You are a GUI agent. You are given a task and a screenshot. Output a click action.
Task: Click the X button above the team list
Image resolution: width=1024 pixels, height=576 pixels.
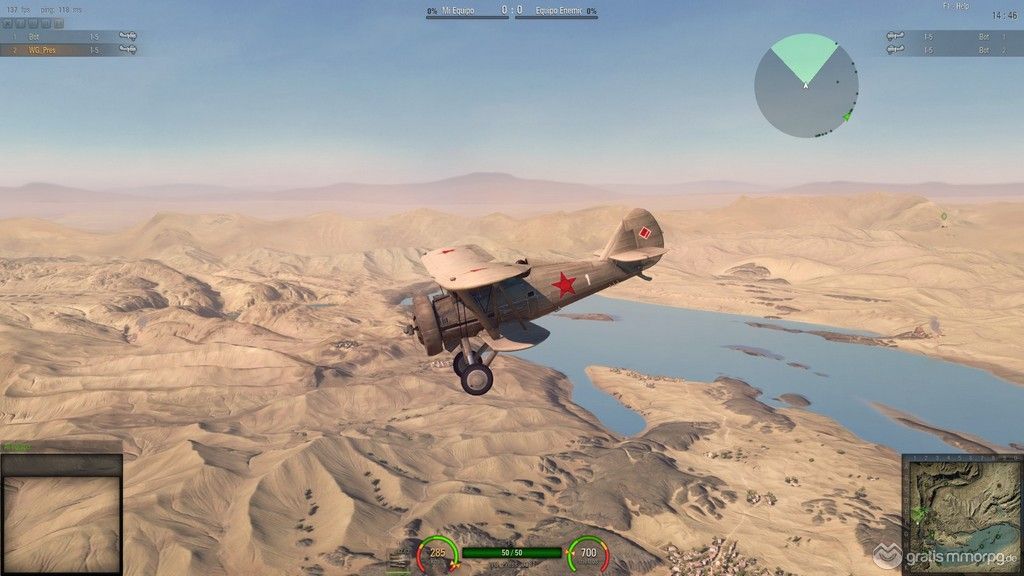coord(7,22)
